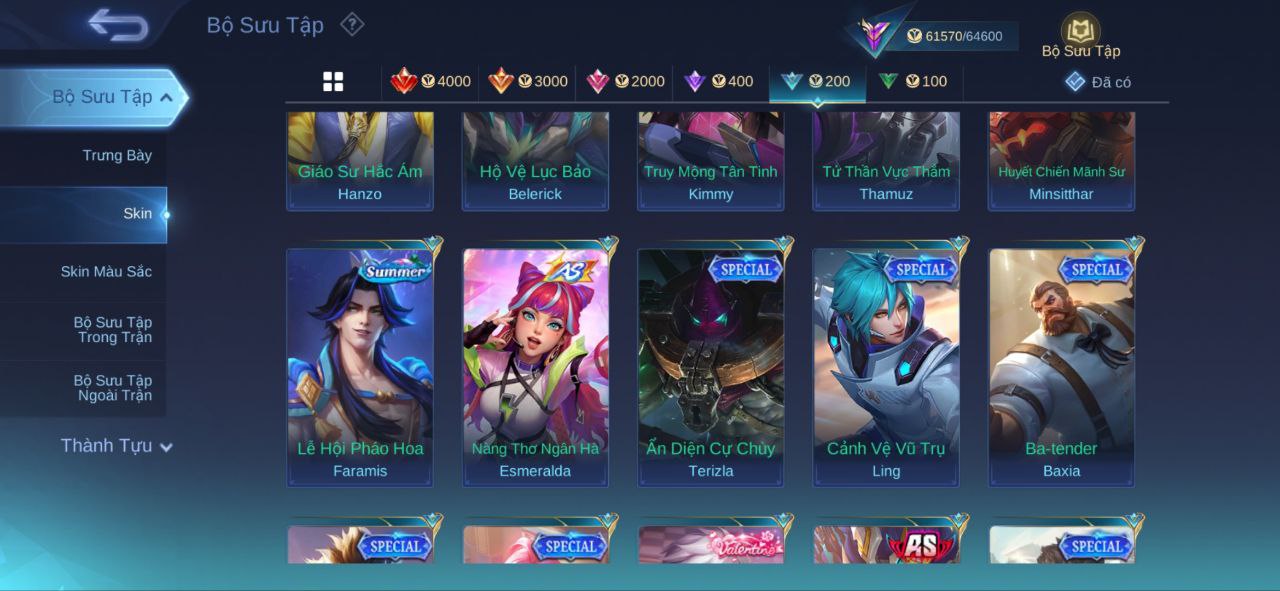The height and width of the screenshot is (591, 1280).
Task: Open the collection help question mark
Action: click(352, 24)
